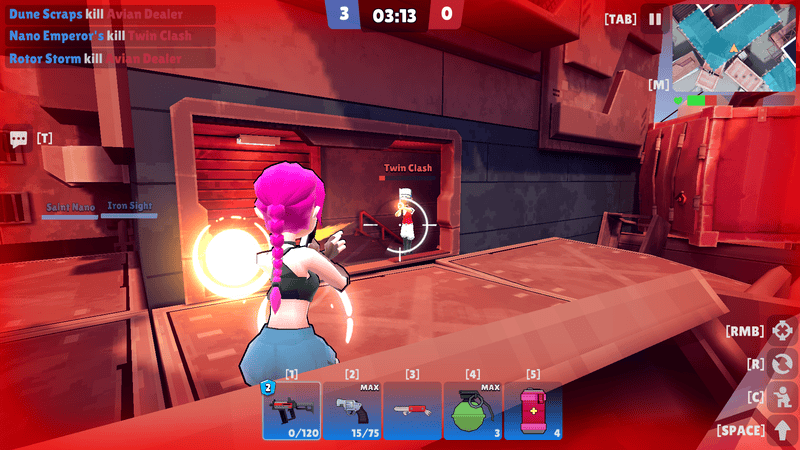Hit the jump arrow button

click(783, 430)
